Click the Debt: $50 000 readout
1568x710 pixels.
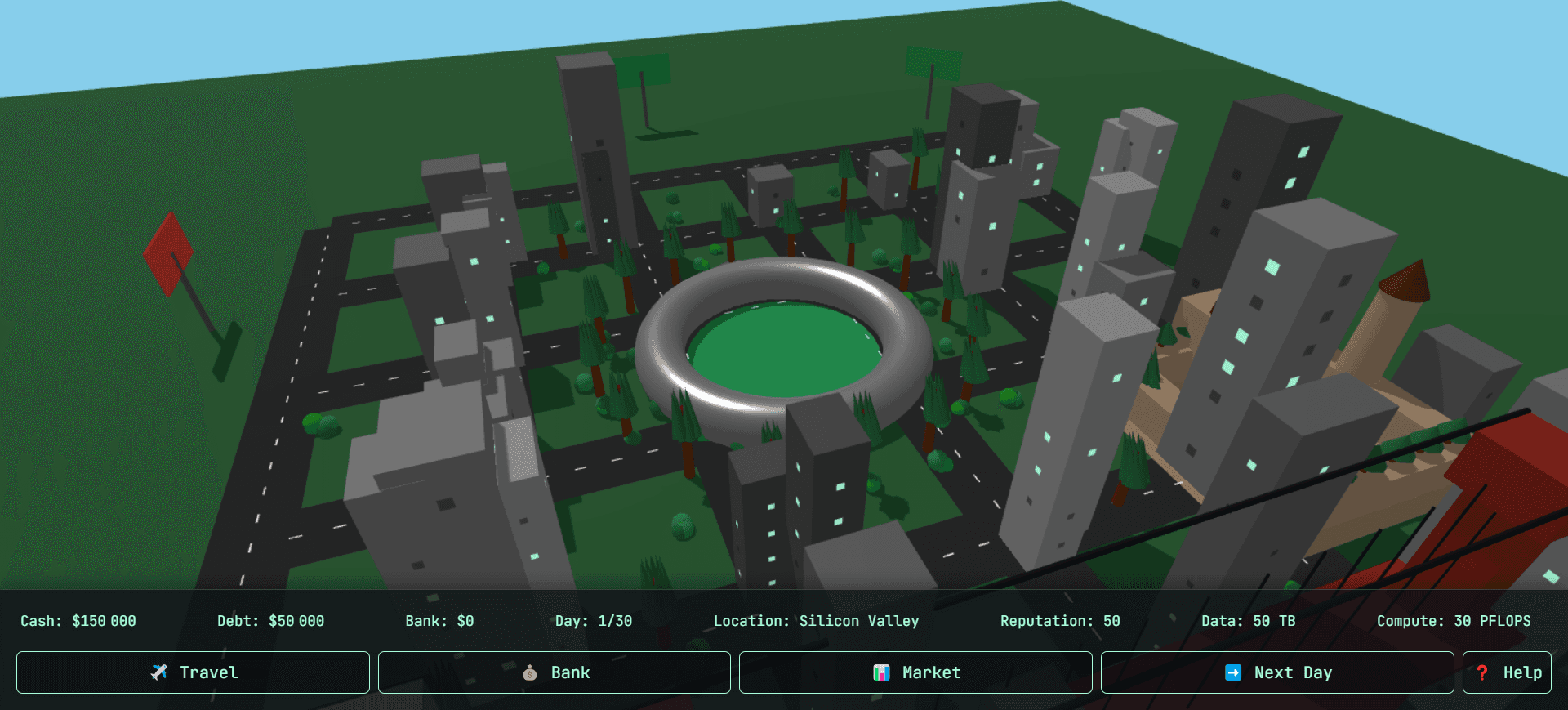(270, 620)
